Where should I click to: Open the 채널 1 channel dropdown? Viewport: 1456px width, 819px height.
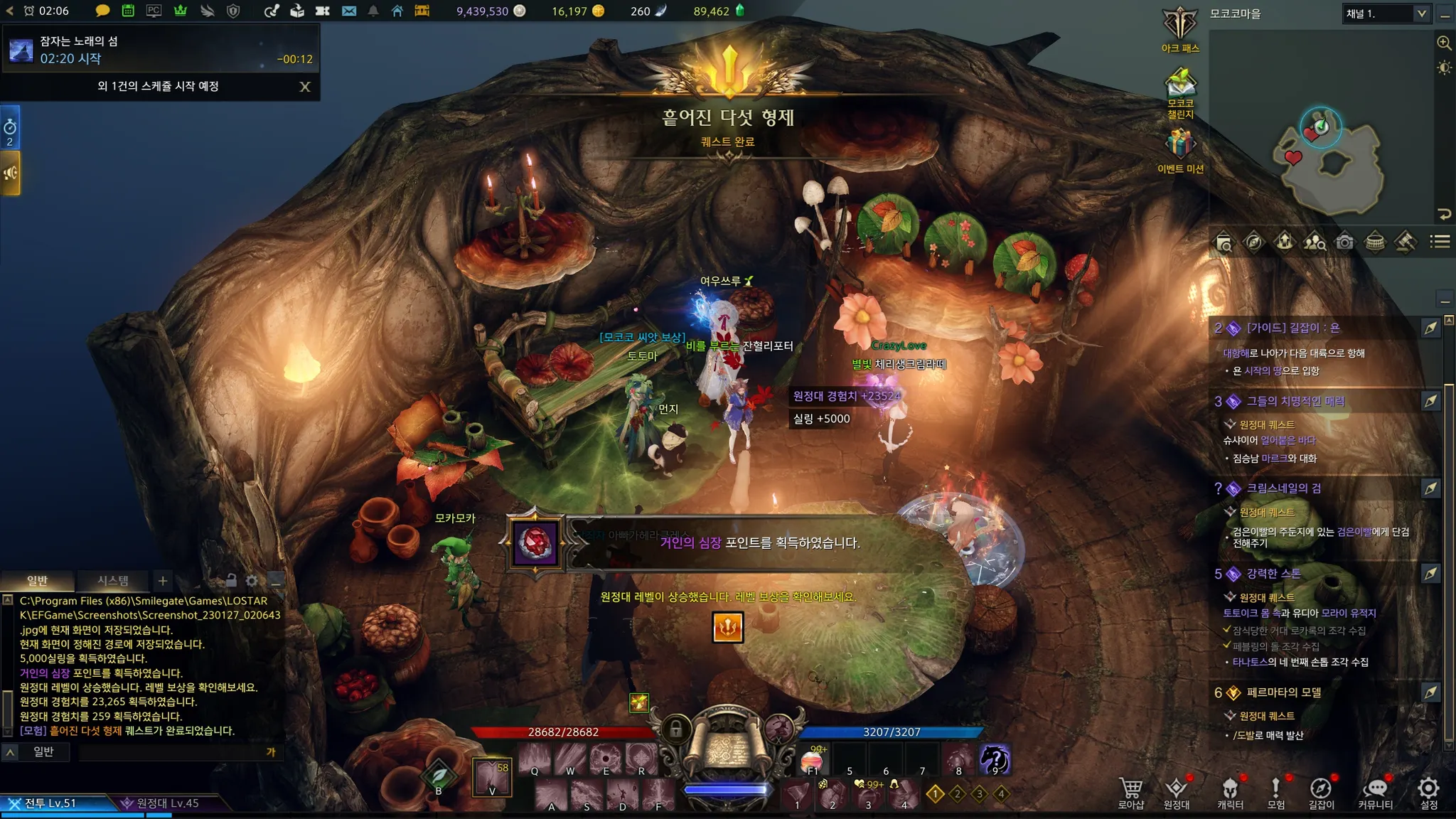point(1421,14)
